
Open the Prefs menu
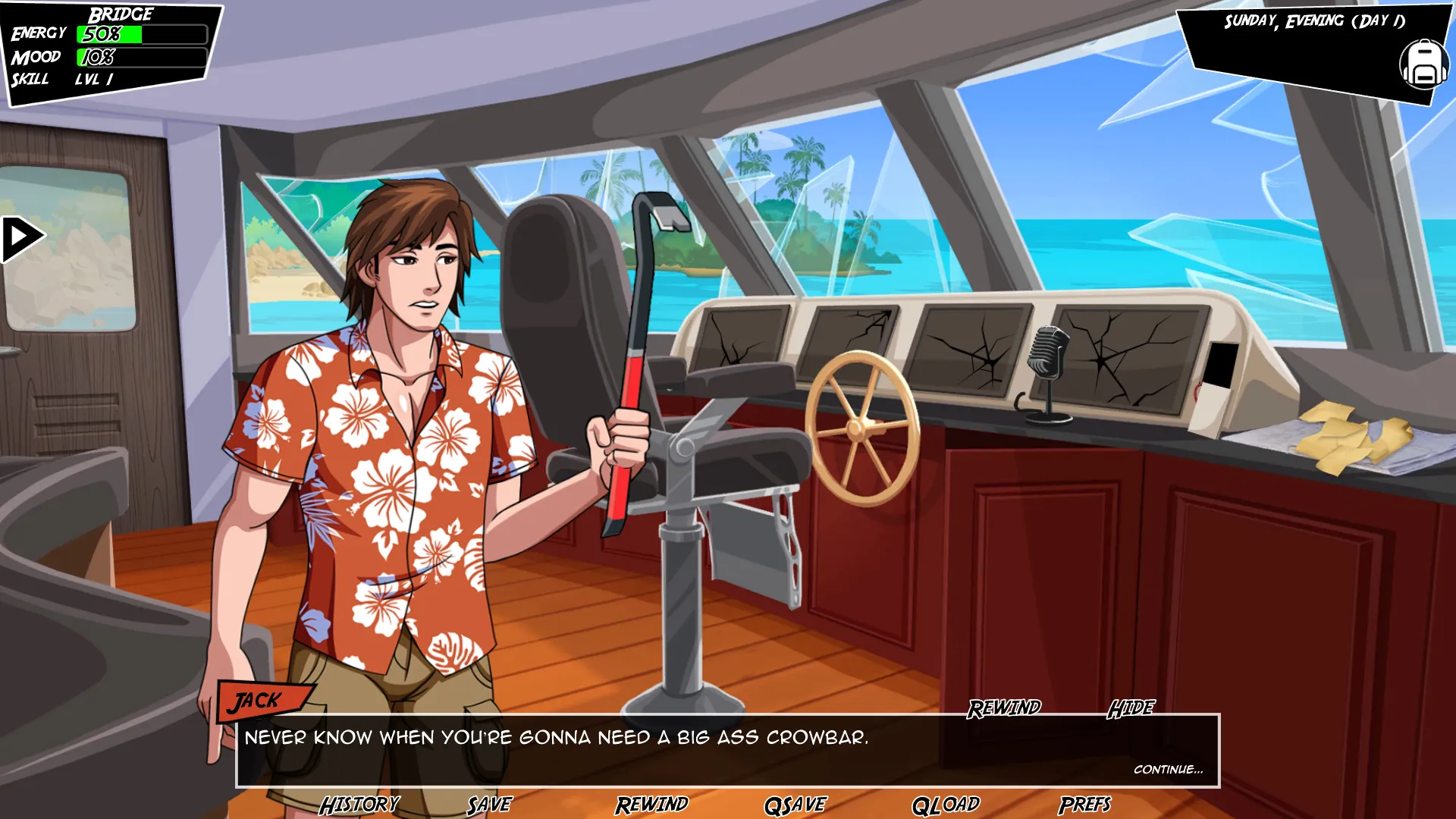(x=1085, y=805)
